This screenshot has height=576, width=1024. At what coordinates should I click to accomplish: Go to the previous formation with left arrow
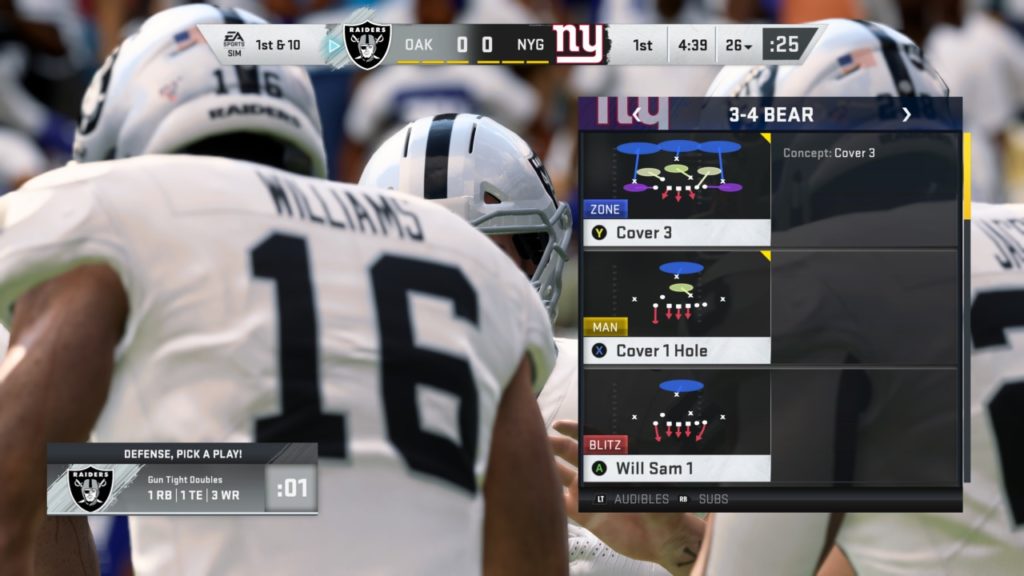pos(636,115)
